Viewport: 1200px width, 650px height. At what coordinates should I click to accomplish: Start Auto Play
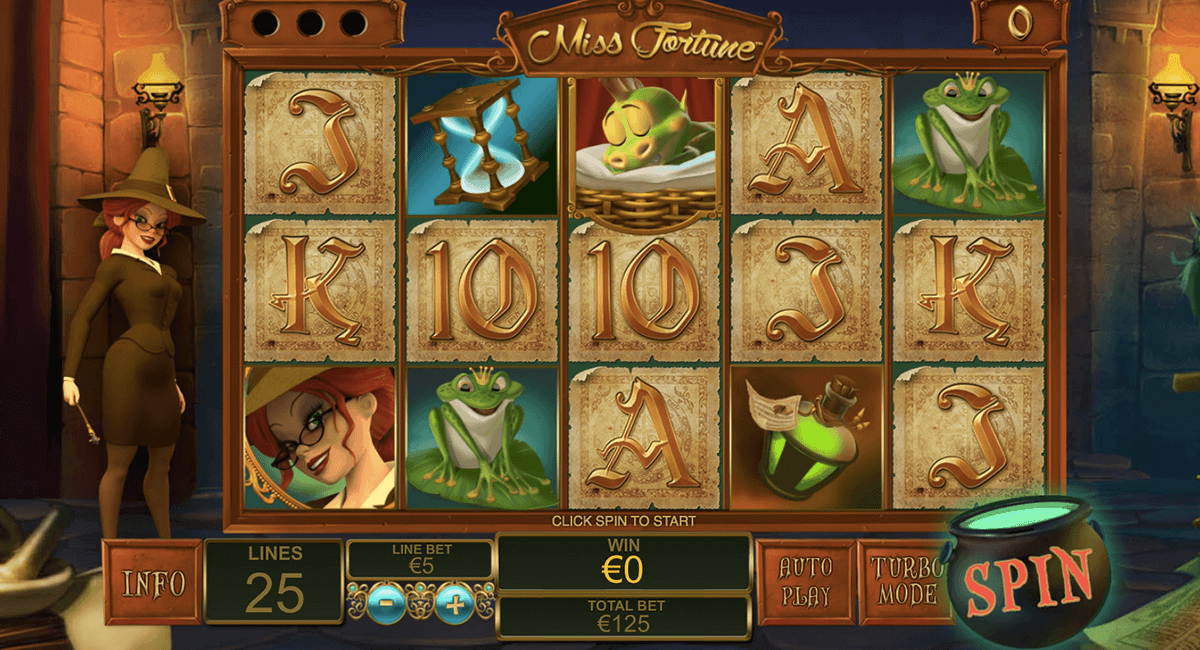[805, 582]
